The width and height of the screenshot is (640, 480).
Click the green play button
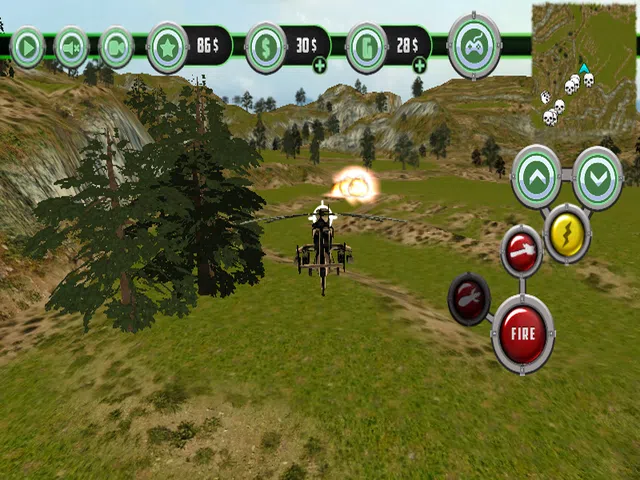pyautogui.click(x=27, y=47)
